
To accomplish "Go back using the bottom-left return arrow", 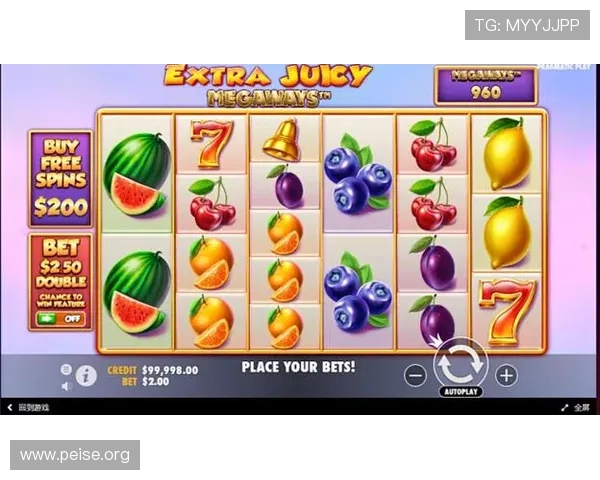I will pyautogui.click(x=10, y=408).
